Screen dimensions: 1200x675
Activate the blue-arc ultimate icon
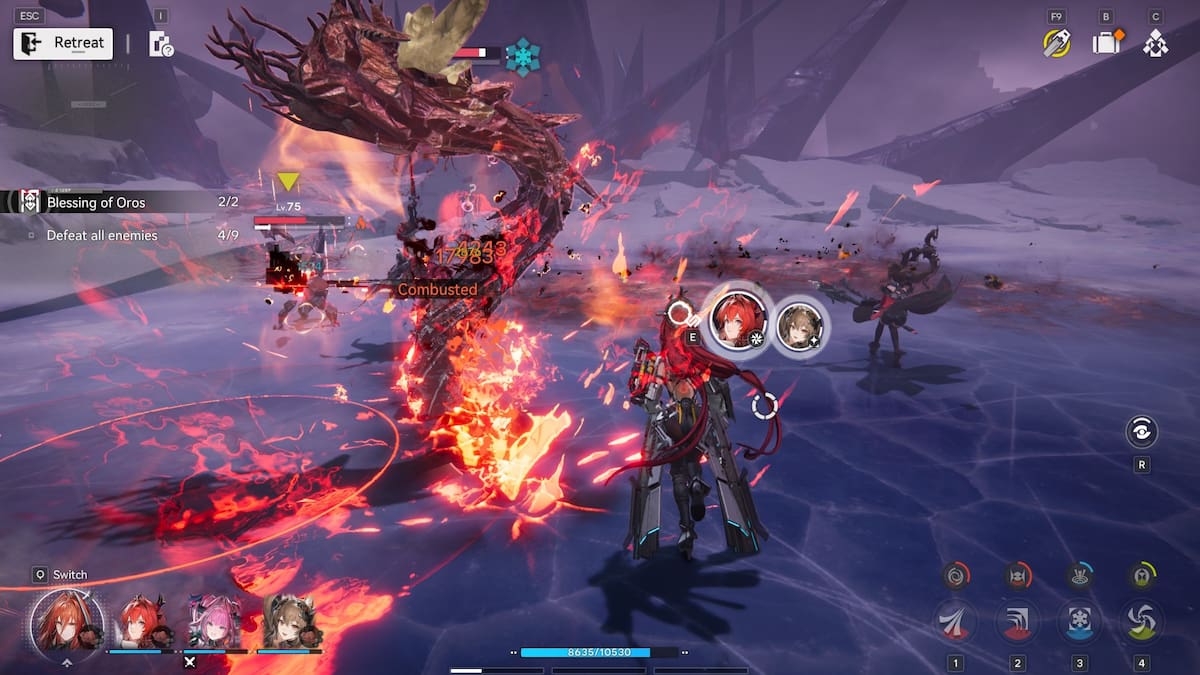pos(1080,575)
